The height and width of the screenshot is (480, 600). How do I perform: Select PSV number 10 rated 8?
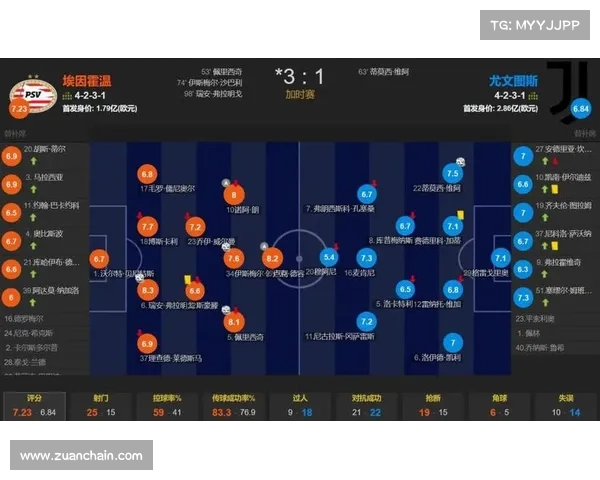[x=234, y=195]
